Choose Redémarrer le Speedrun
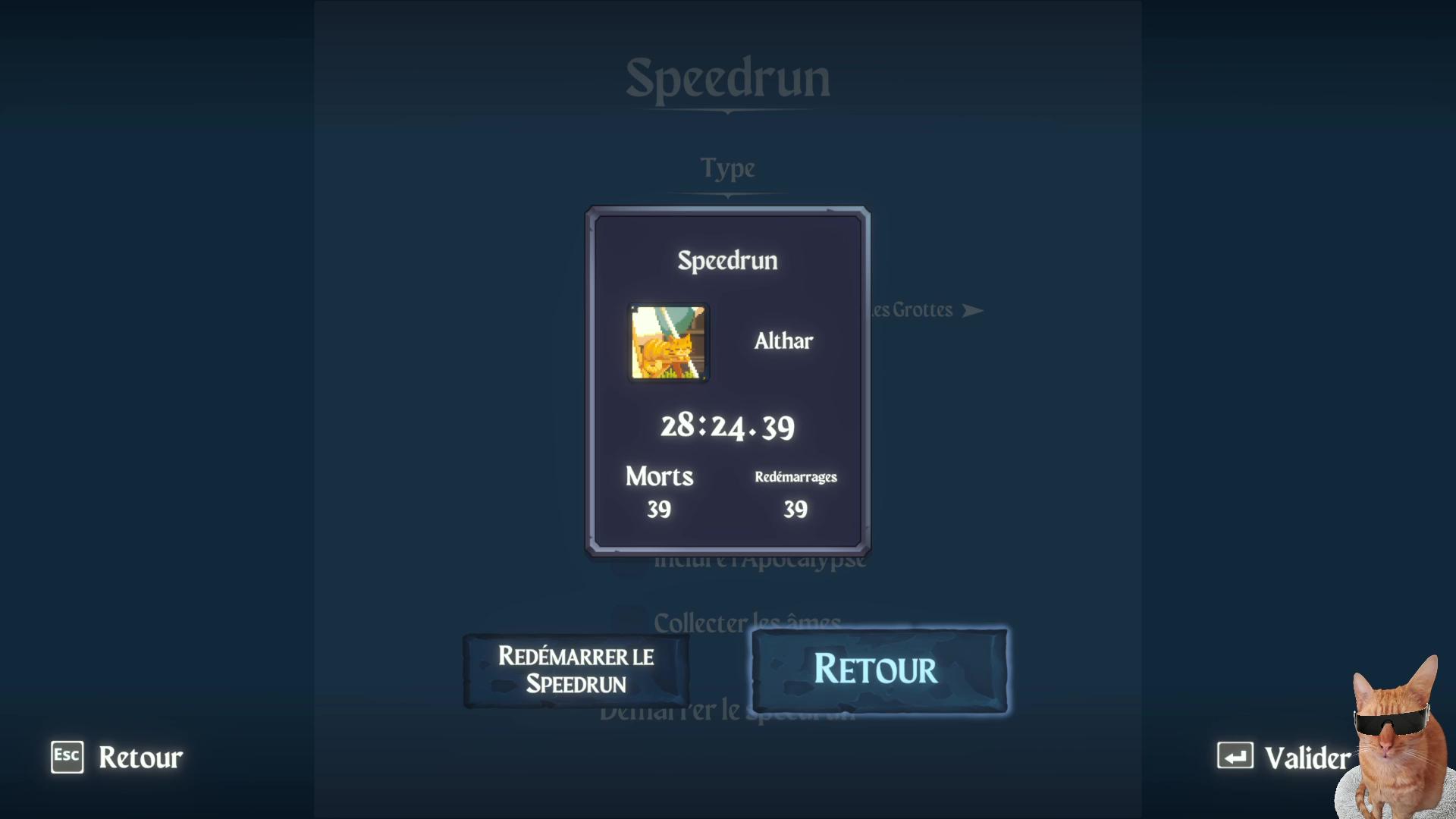Image resolution: width=1456 pixels, height=819 pixels. [576, 670]
